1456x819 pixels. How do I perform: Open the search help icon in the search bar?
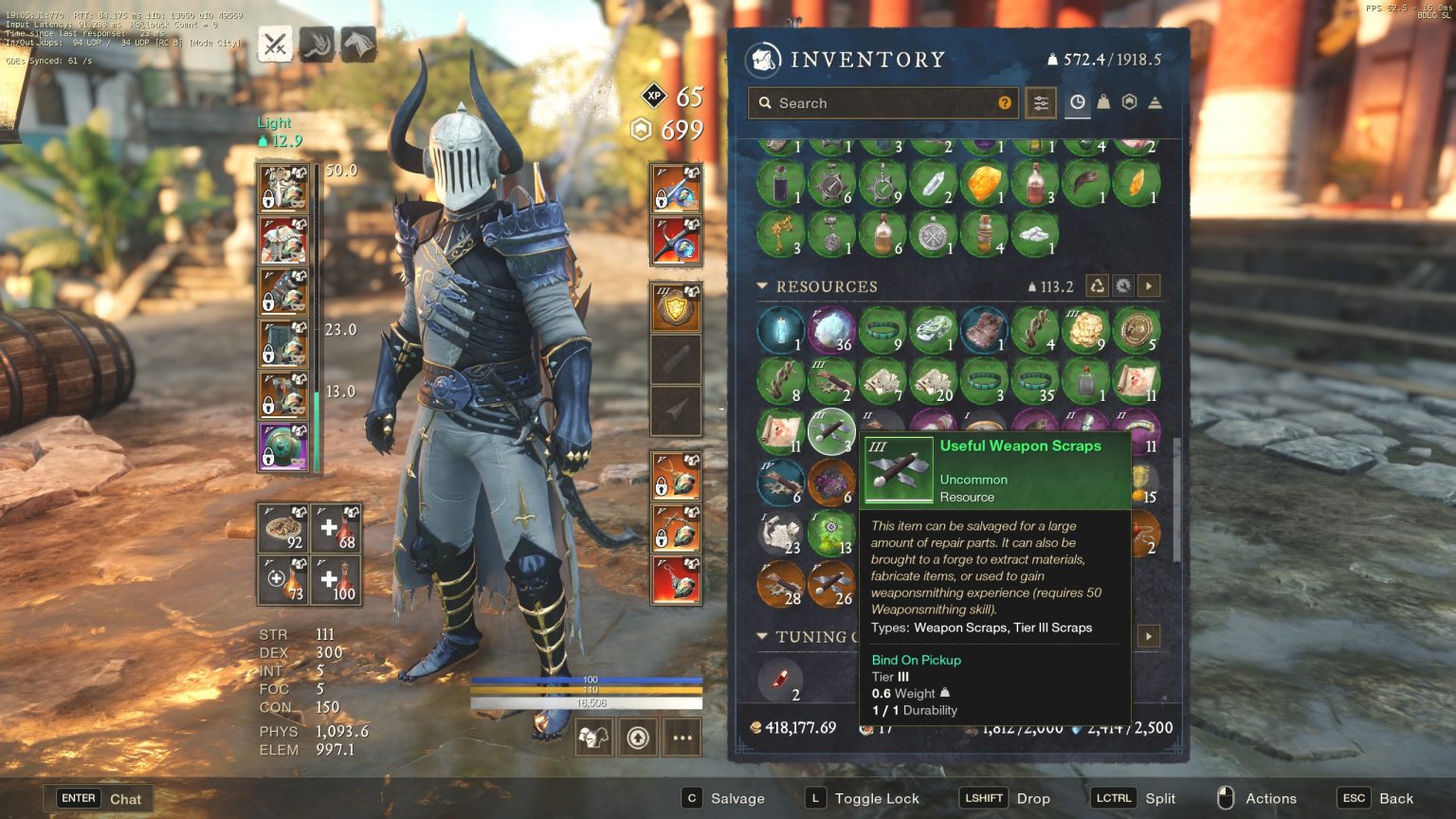click(x=1005, y=102)
